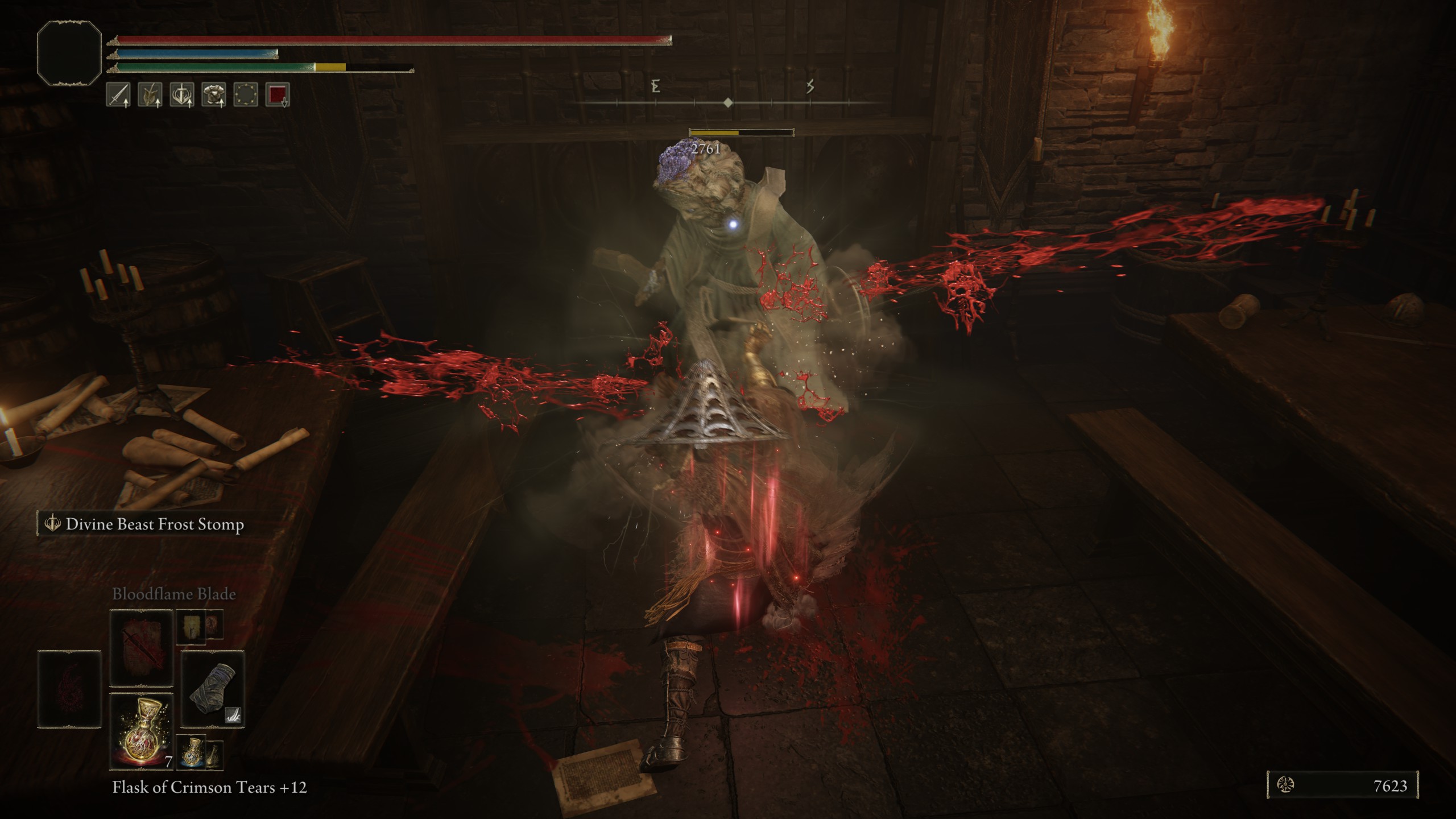Choose the Bloodflame Blade spell slot
Screen dimensions: 1456x819
click(x=141, y=648)
